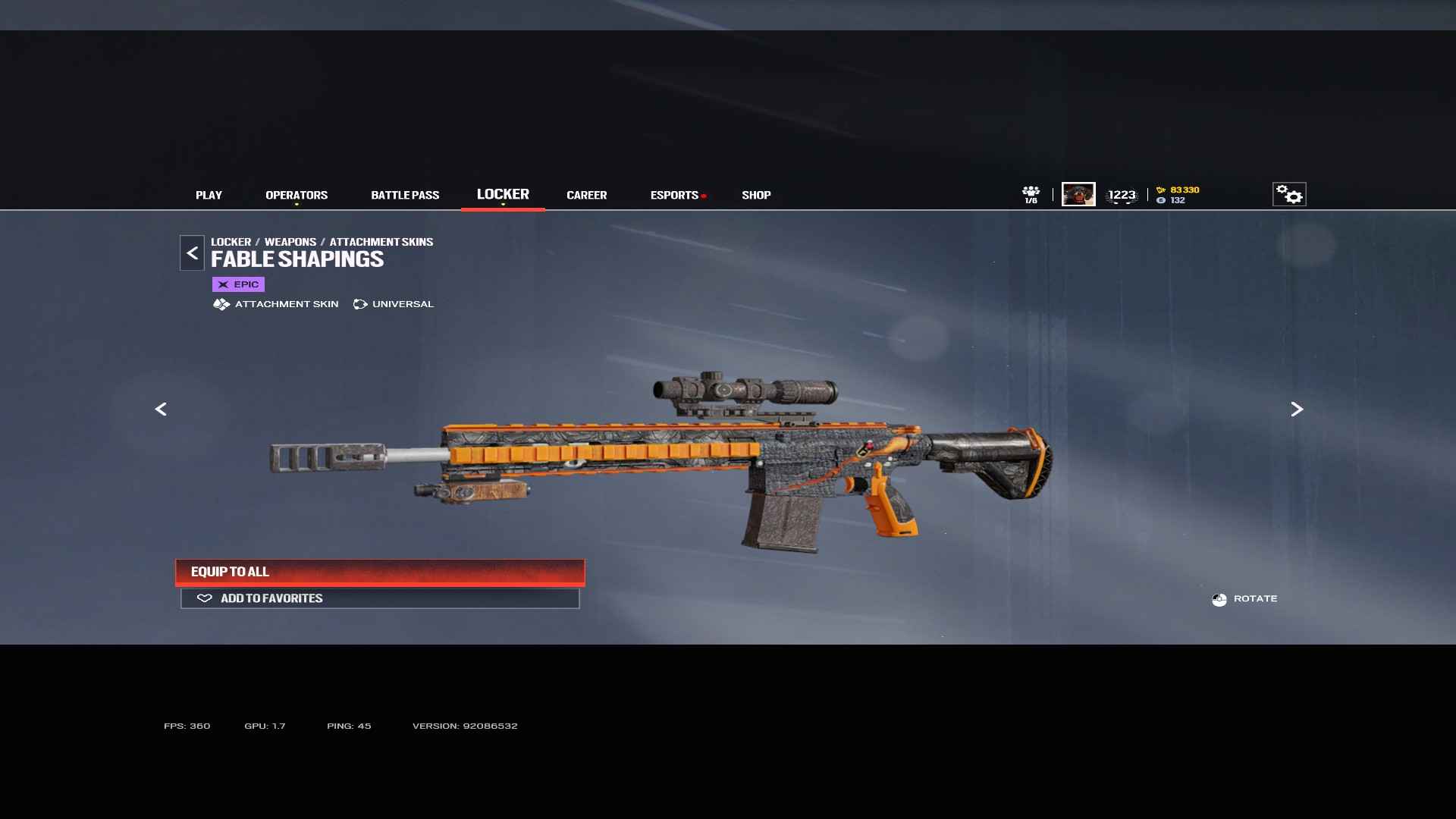
Task: Open the Career tab
Action: 586,195
